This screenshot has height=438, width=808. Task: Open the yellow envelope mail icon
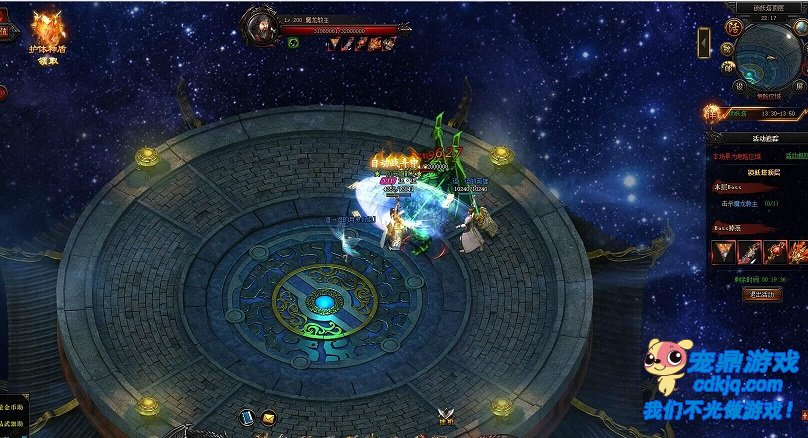(x=268, y=416)
